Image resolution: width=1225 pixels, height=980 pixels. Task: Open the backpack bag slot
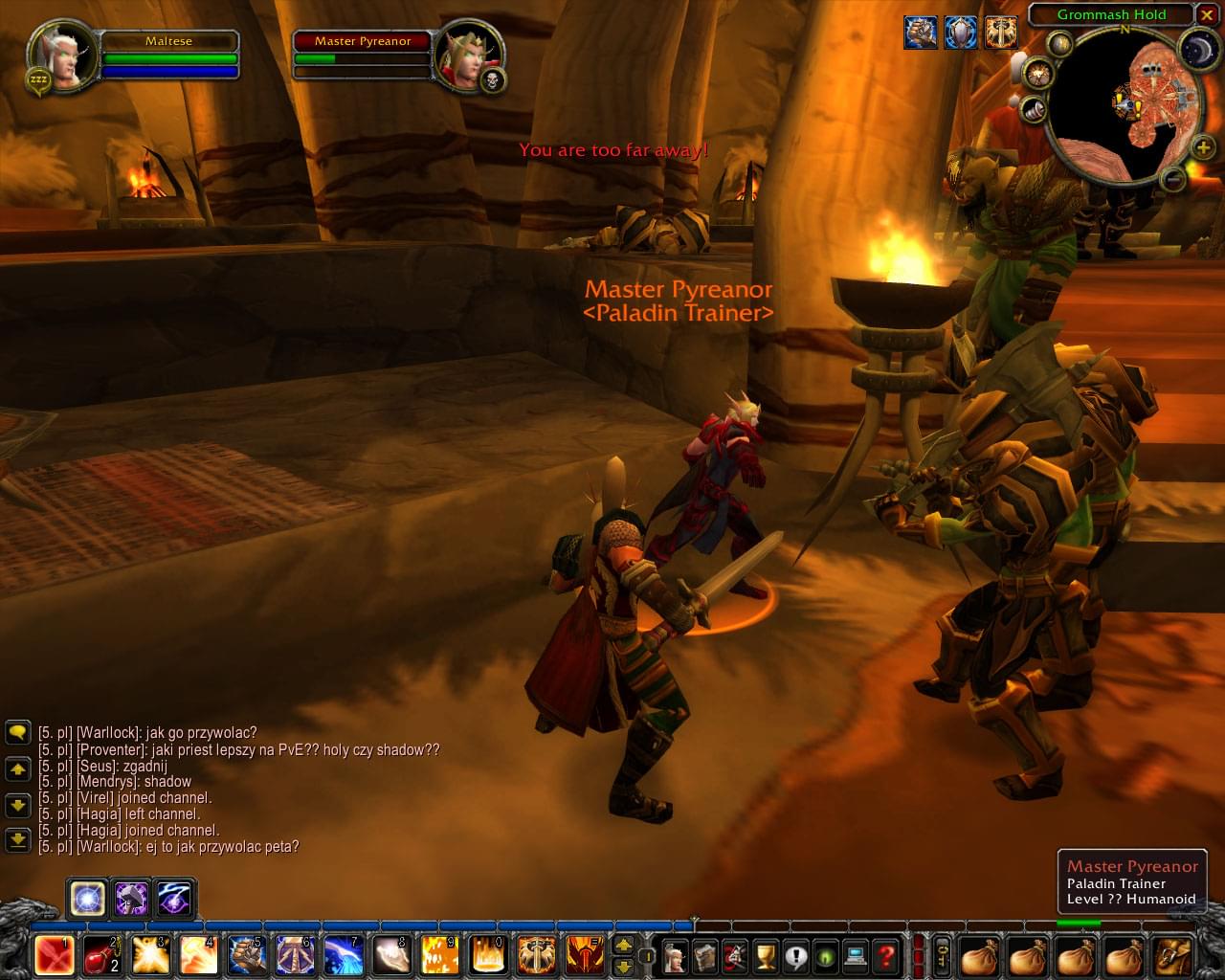coord(1176,955)
